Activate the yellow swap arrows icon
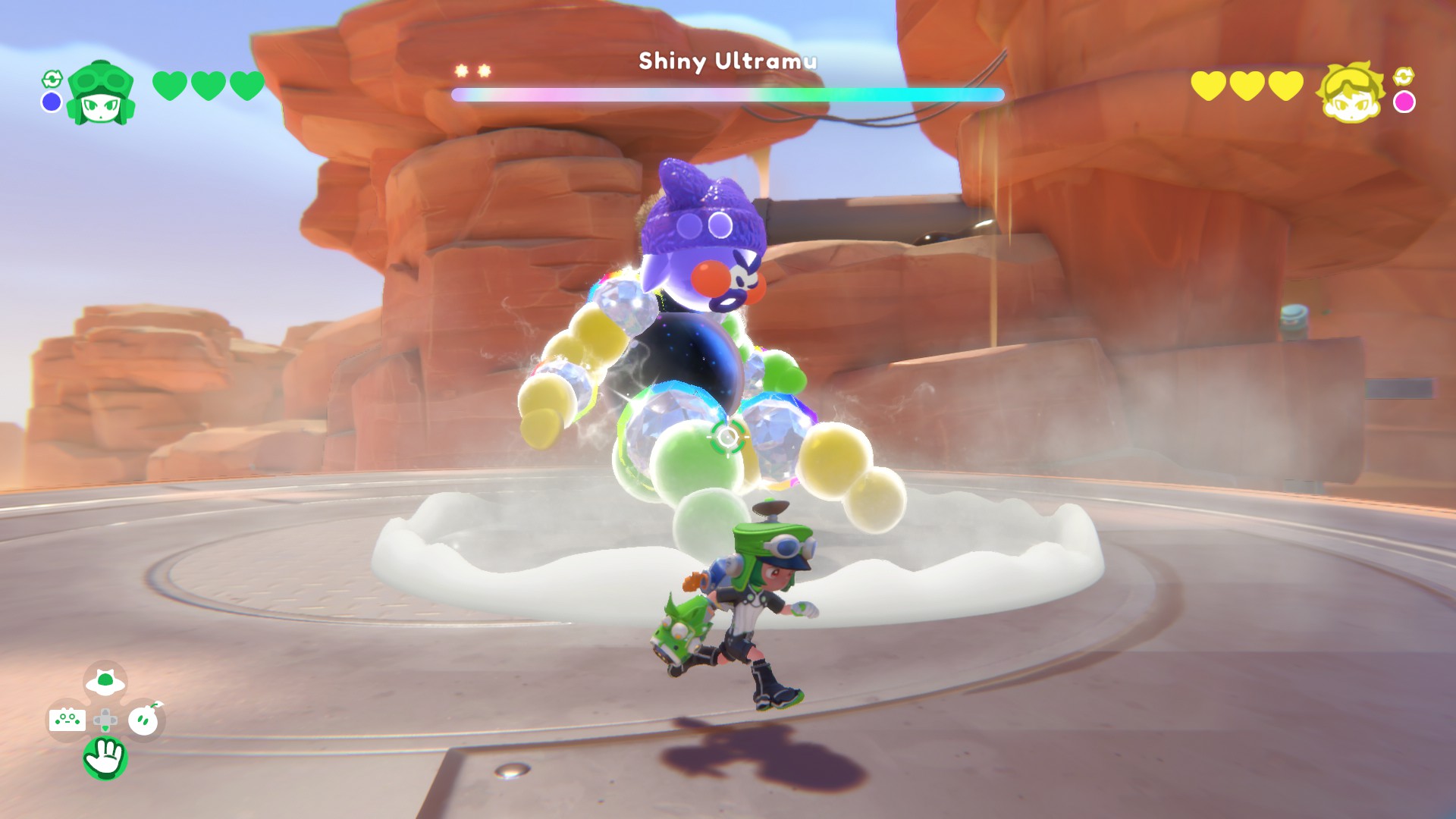Viewport: 1456px width, 819px height. pos(1404,76)
